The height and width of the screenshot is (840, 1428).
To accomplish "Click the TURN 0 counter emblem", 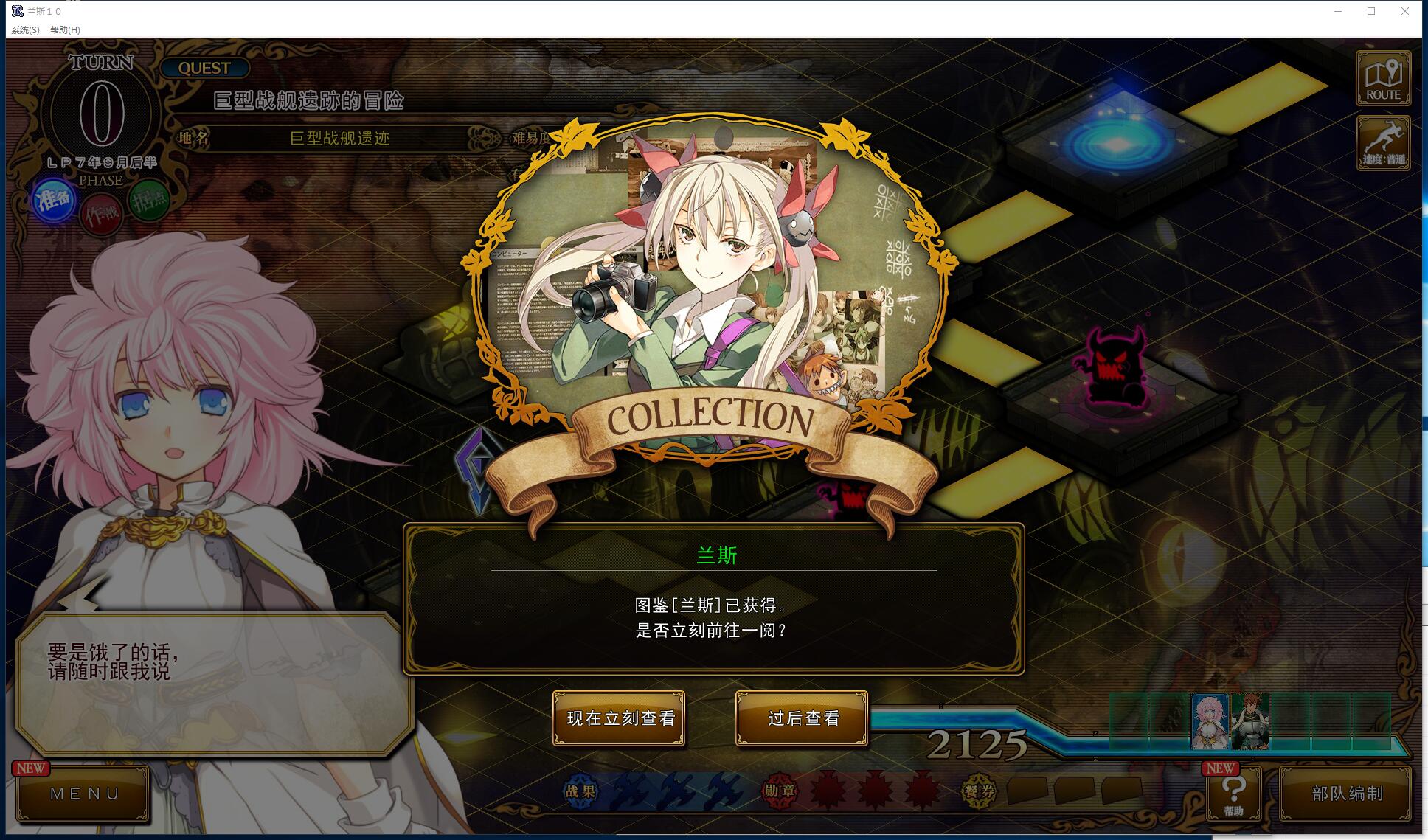I will pyautogui.click(x=101, y=114).
